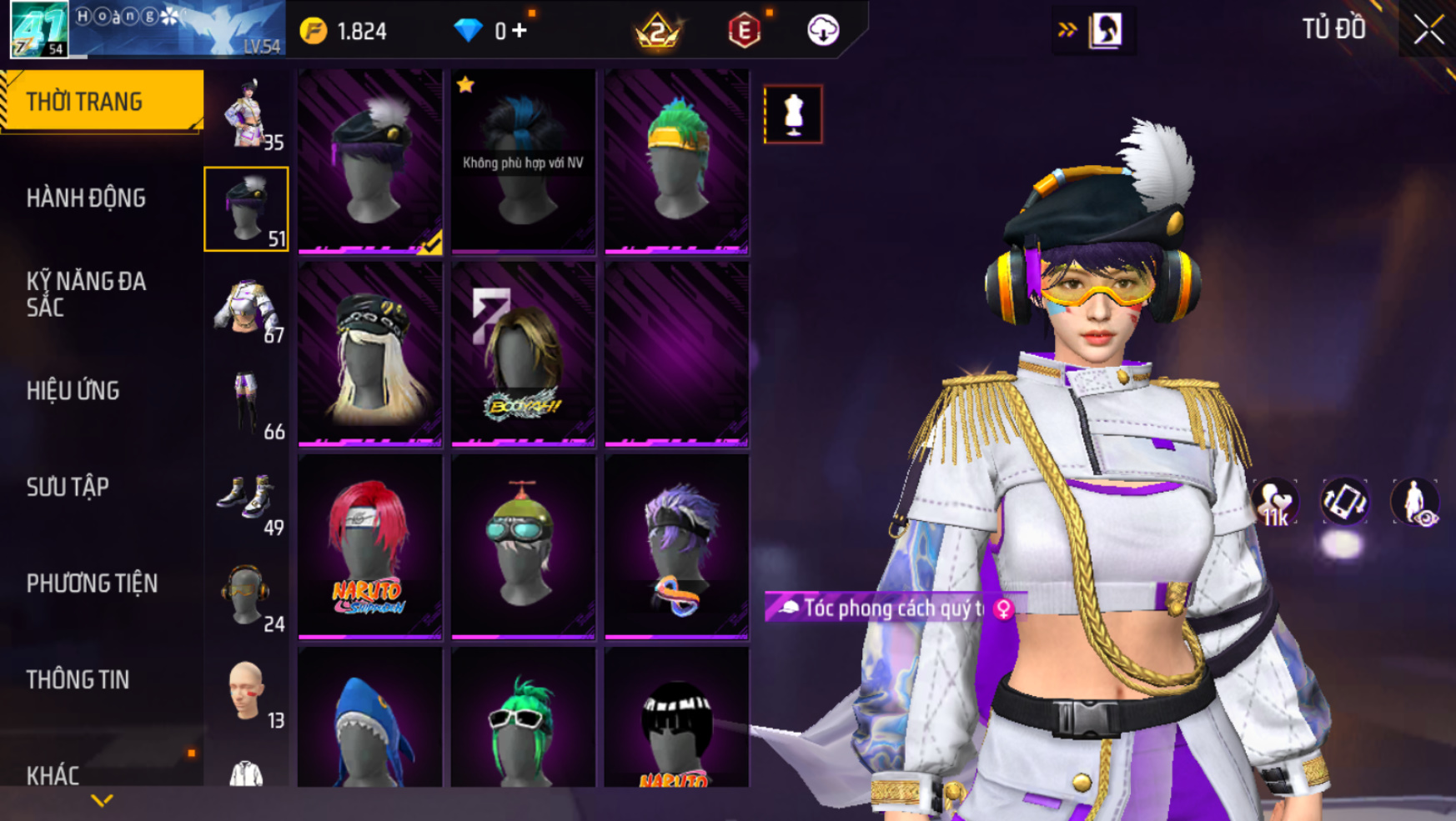Select the propeller cap with goggles
Viewport: 1456px width, 821px height.
[523, 547]
